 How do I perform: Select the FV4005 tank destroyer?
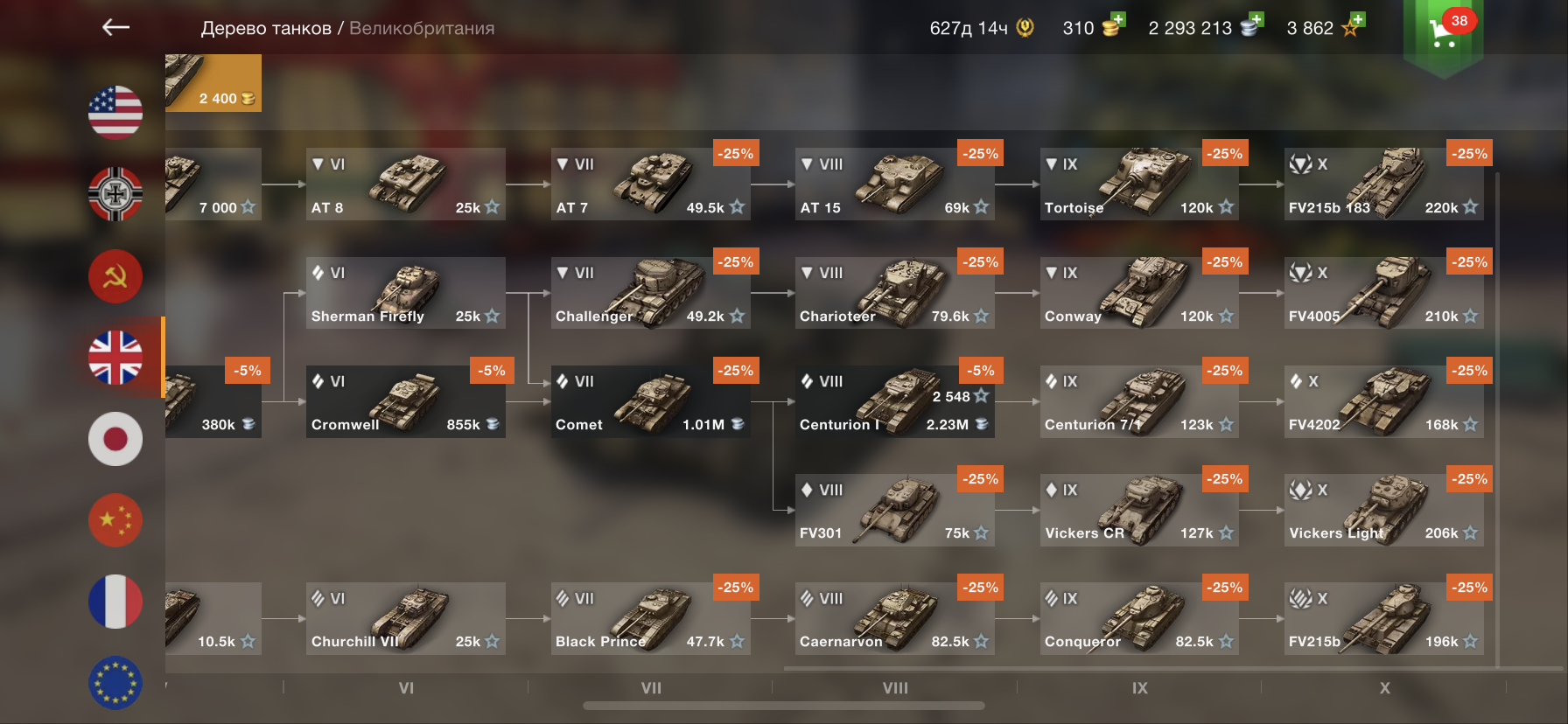[x=1383, y=293]
